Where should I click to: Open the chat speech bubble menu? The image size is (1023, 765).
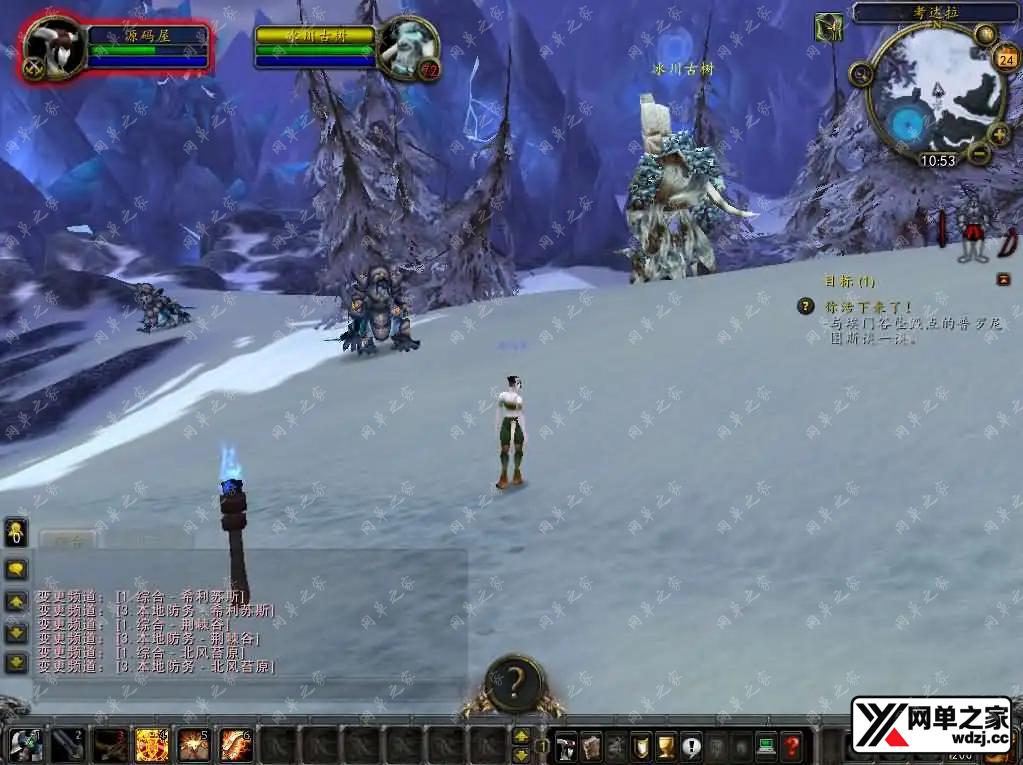17,569
